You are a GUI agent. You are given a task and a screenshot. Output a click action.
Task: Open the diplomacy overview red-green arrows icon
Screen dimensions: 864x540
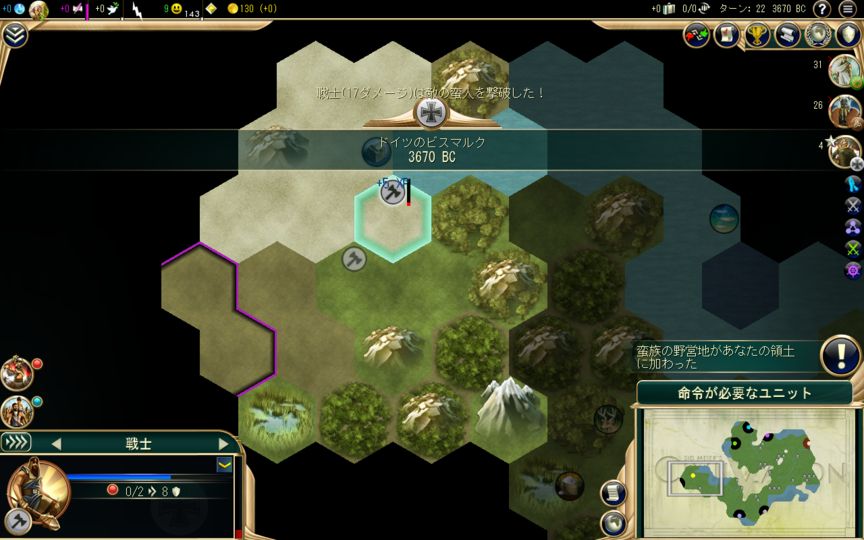tap(696, 35)
